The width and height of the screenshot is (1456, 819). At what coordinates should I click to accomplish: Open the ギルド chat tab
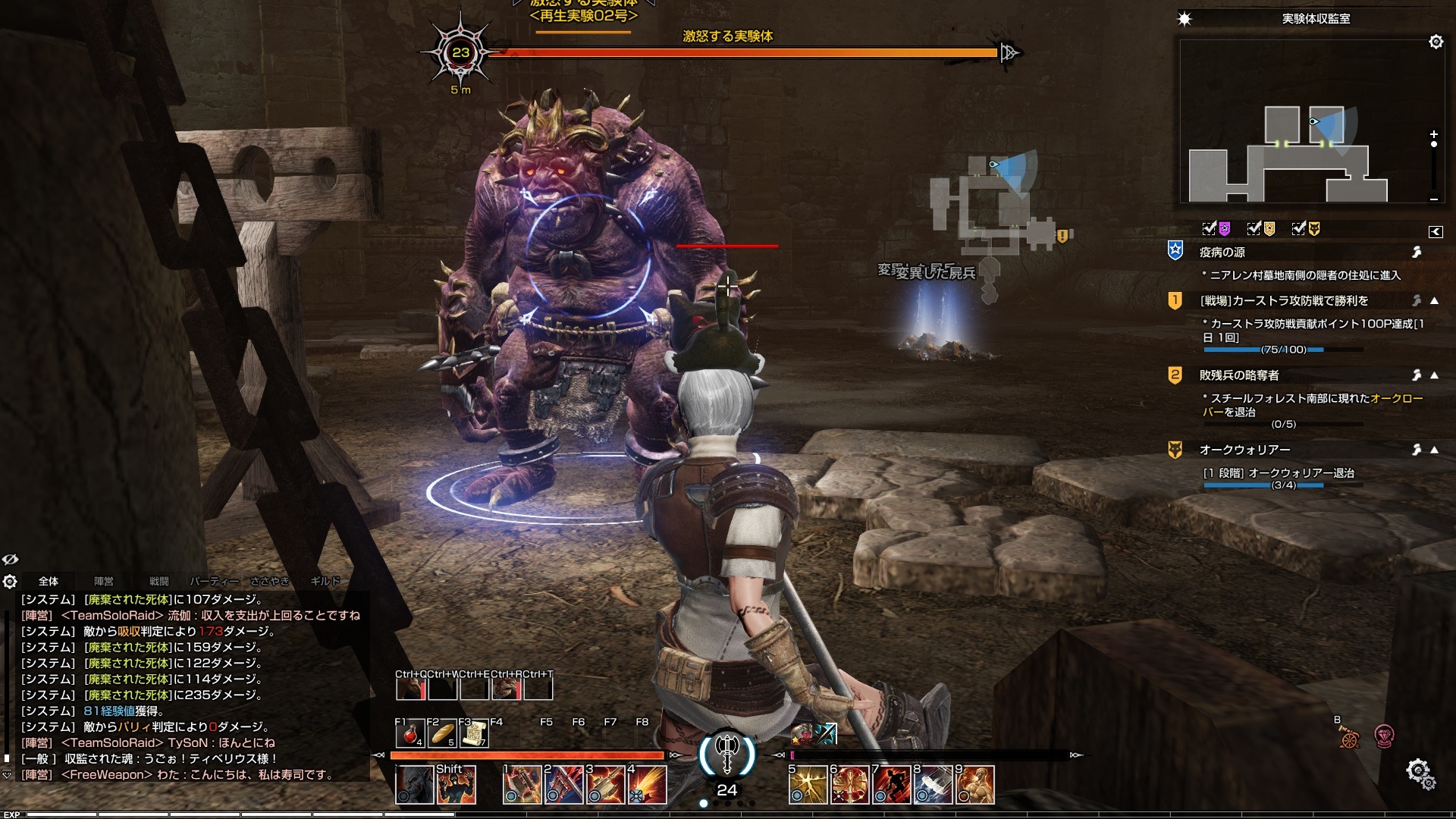tap(325, 582)
